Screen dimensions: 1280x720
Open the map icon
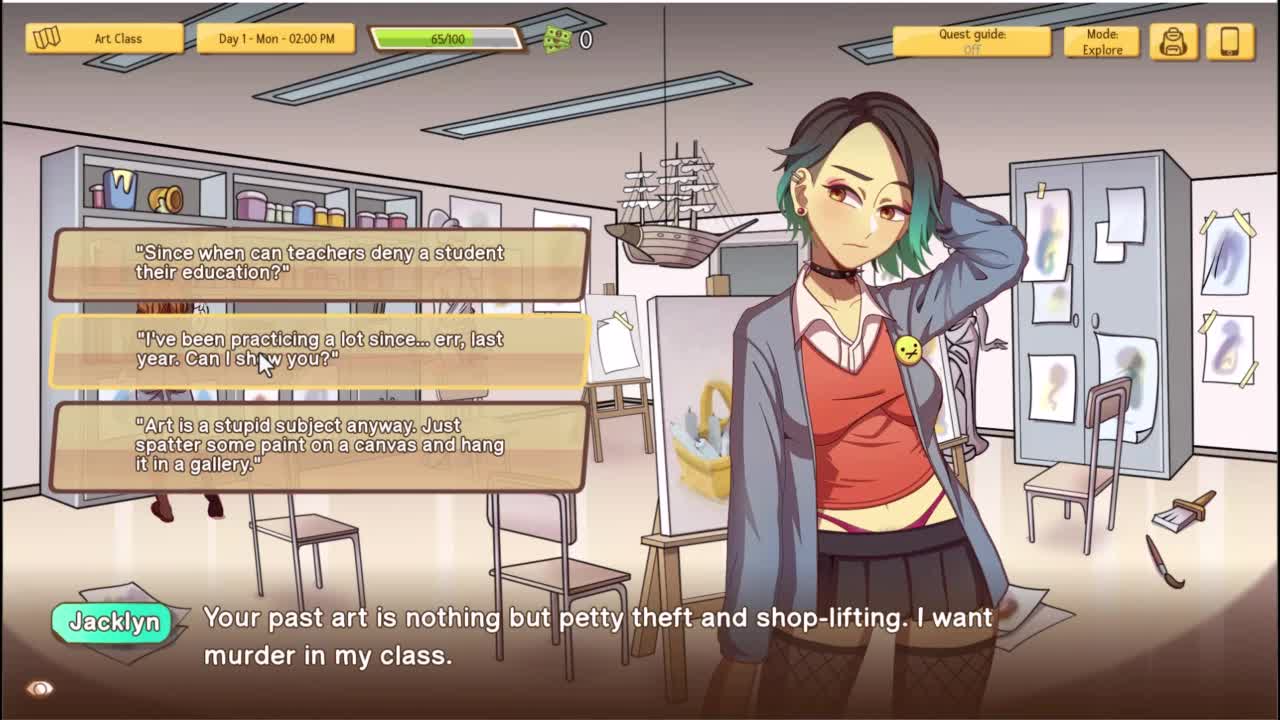(47, 38)
